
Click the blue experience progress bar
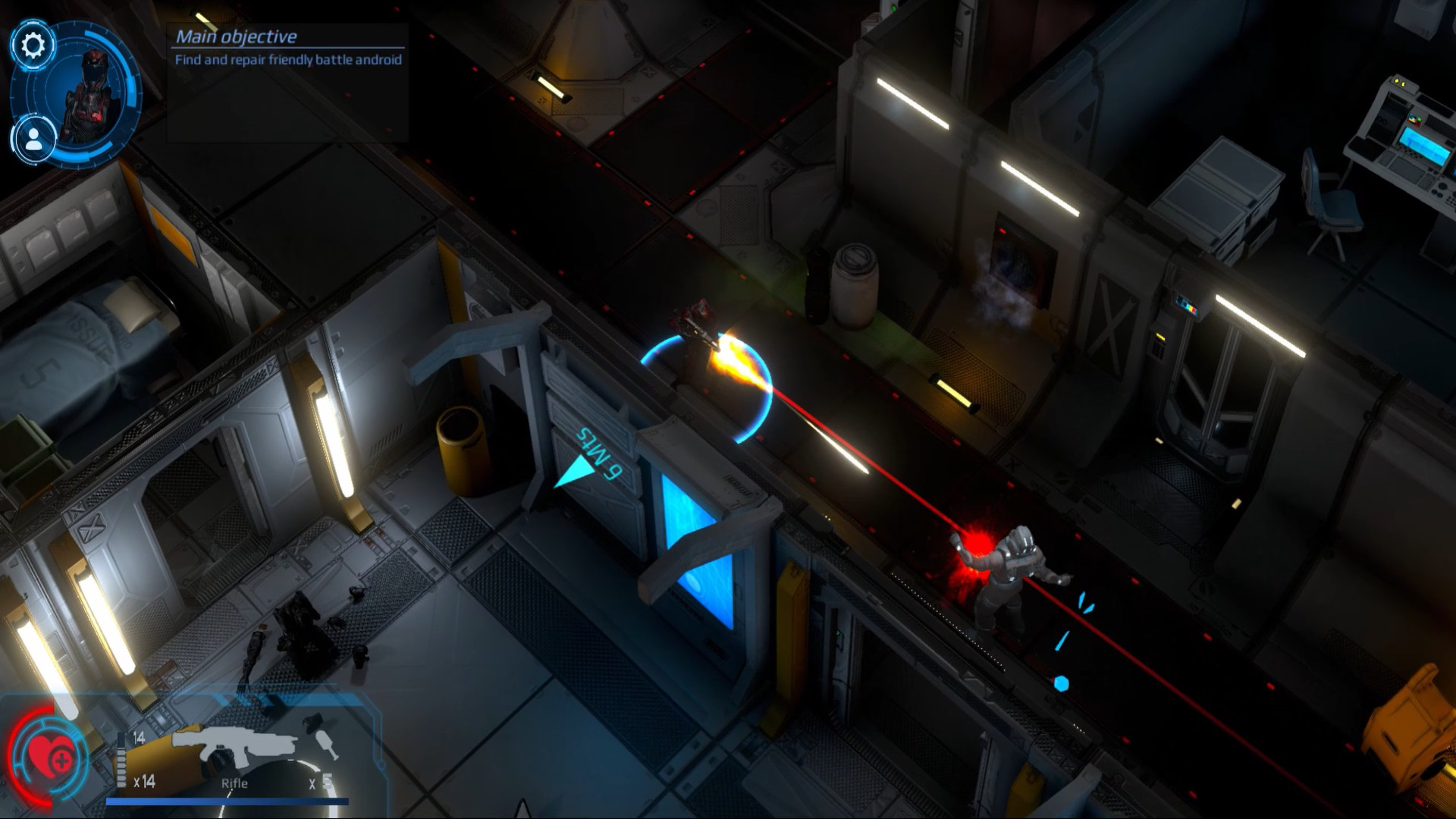(227, 802)
